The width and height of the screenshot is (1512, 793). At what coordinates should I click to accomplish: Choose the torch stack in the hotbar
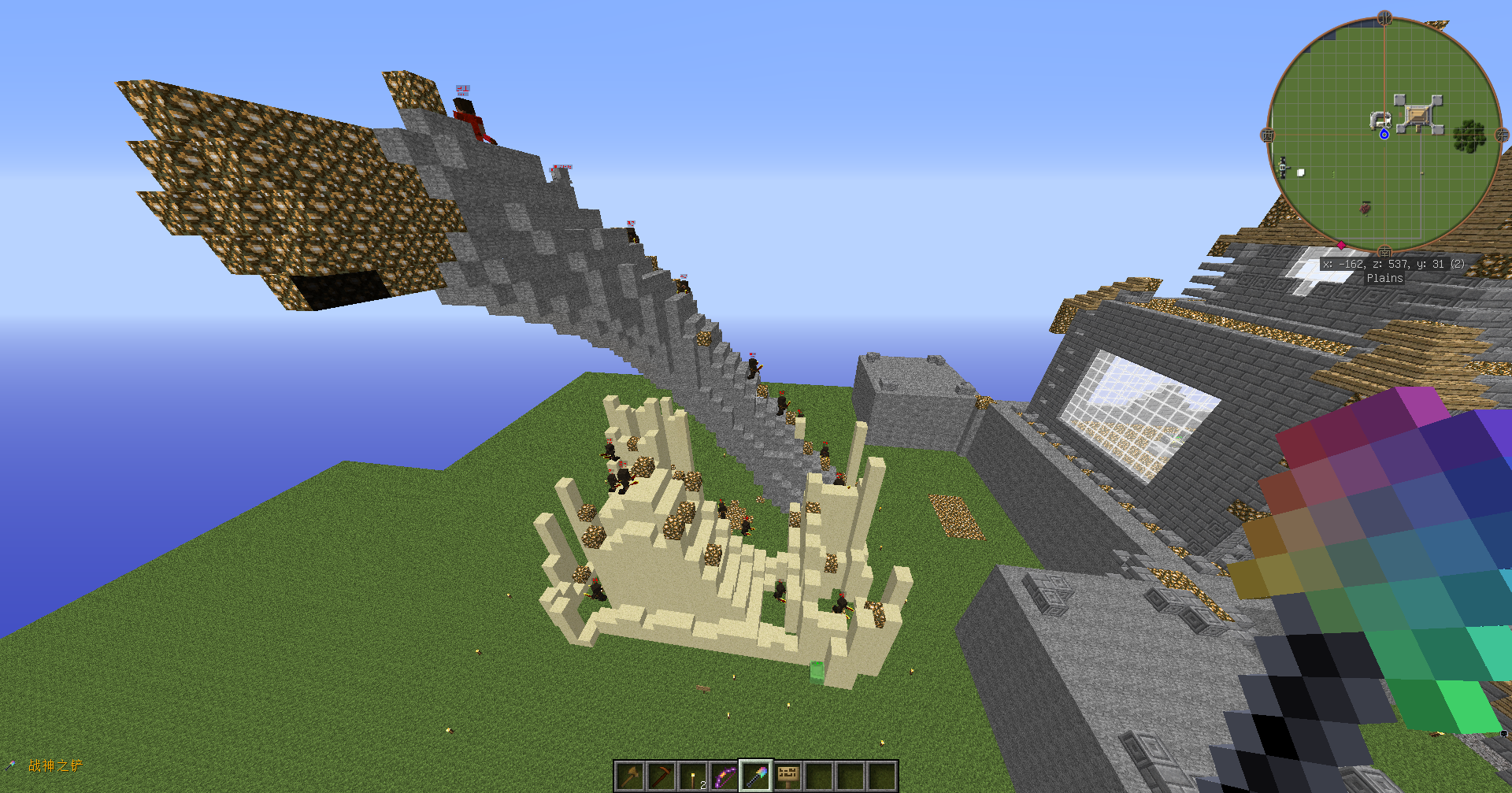click(693, 776)
